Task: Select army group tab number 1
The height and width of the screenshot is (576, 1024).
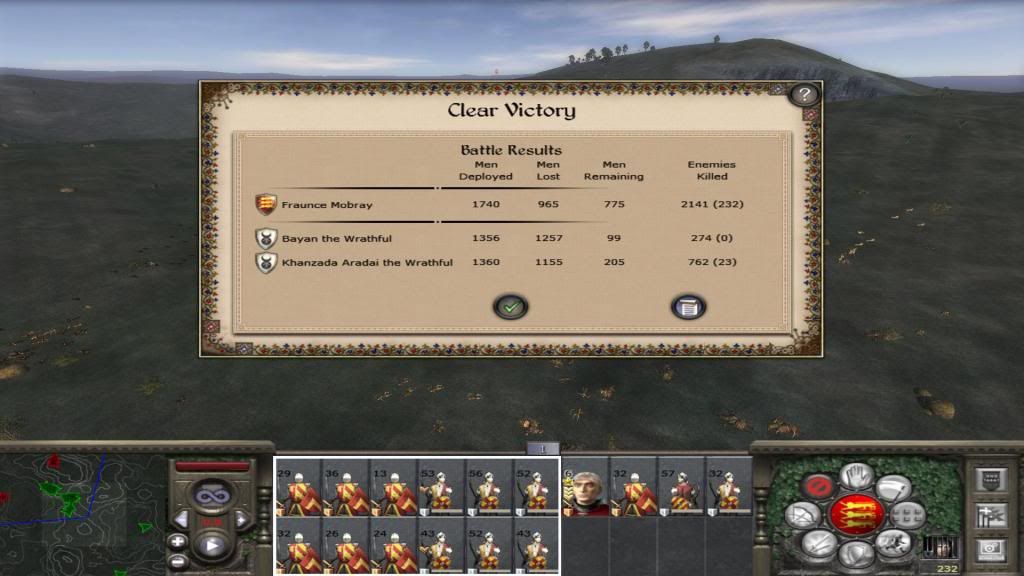Action: pos(543,449)
